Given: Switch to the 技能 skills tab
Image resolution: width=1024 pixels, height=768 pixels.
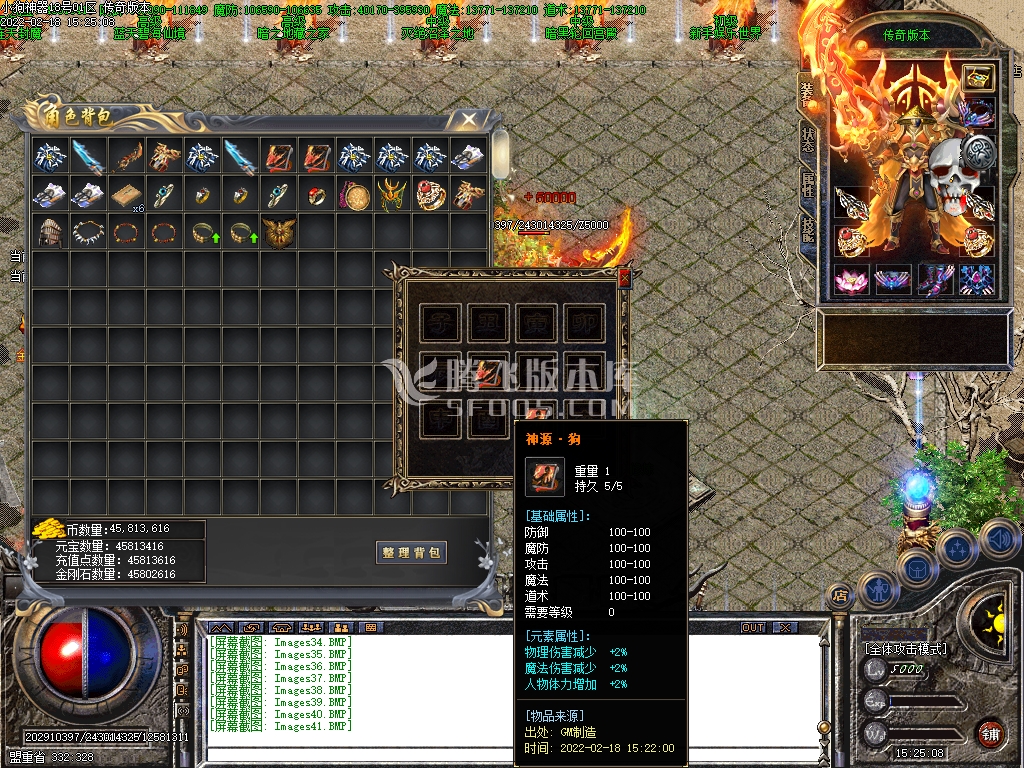Looking at the screenshot, I should (x=808, y=231).
